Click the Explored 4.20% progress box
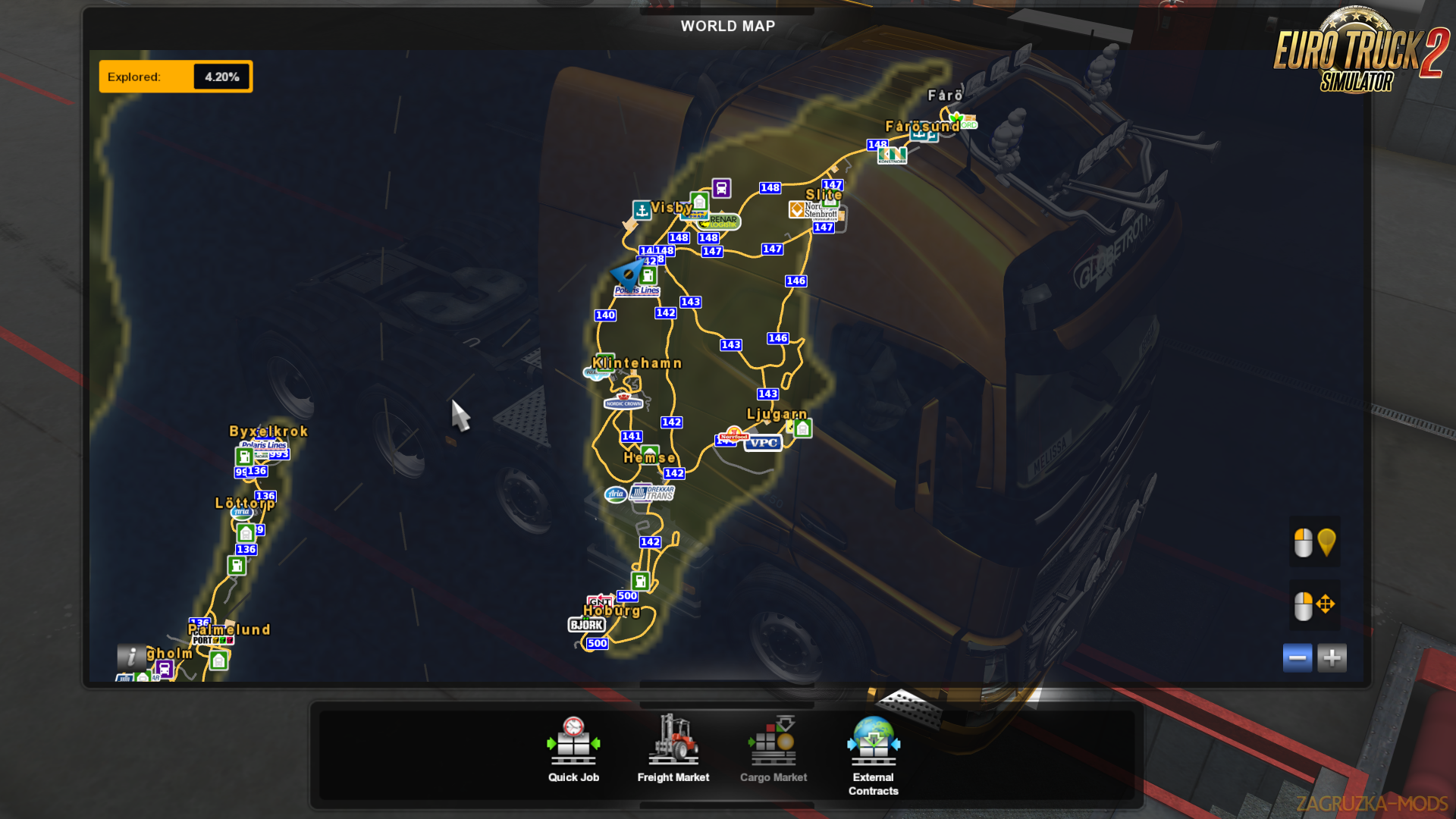The width and height of the screenshot is (1456, 819). point(175,76)
